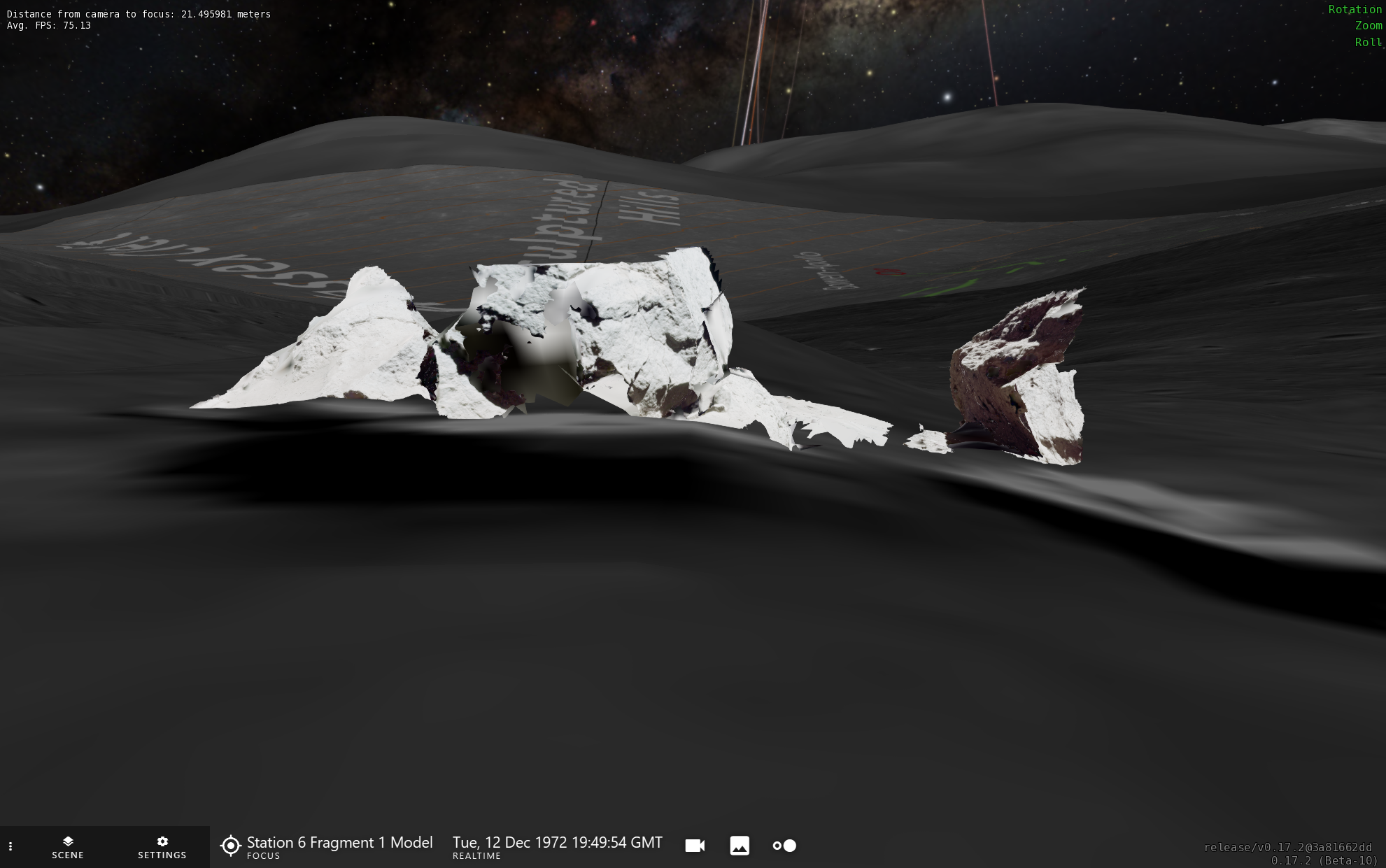Click the exoplanets two-circles icon
The image size is (1386, 868).
click(784, 845)
